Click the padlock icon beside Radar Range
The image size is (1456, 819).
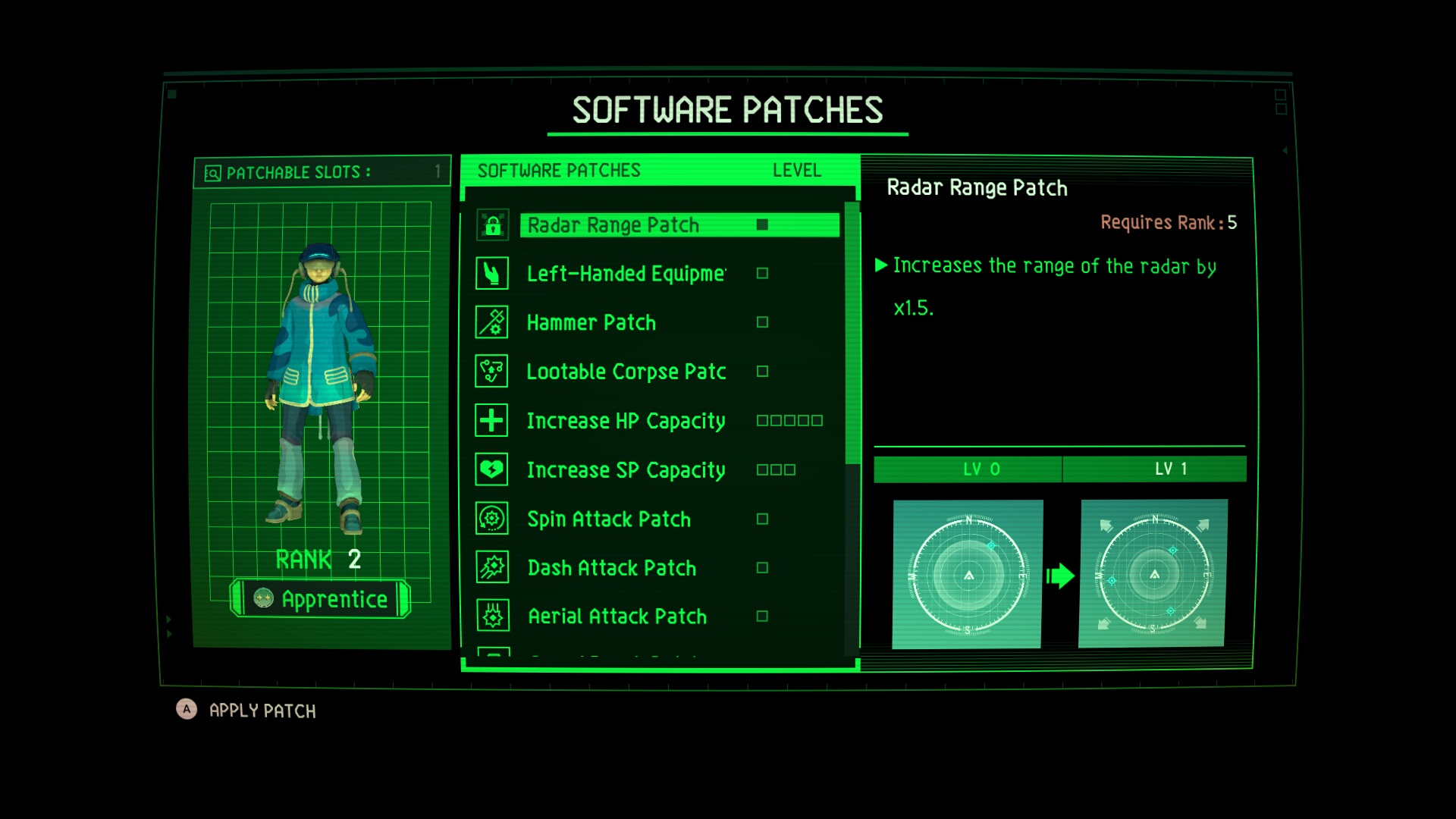coord(492,225)
